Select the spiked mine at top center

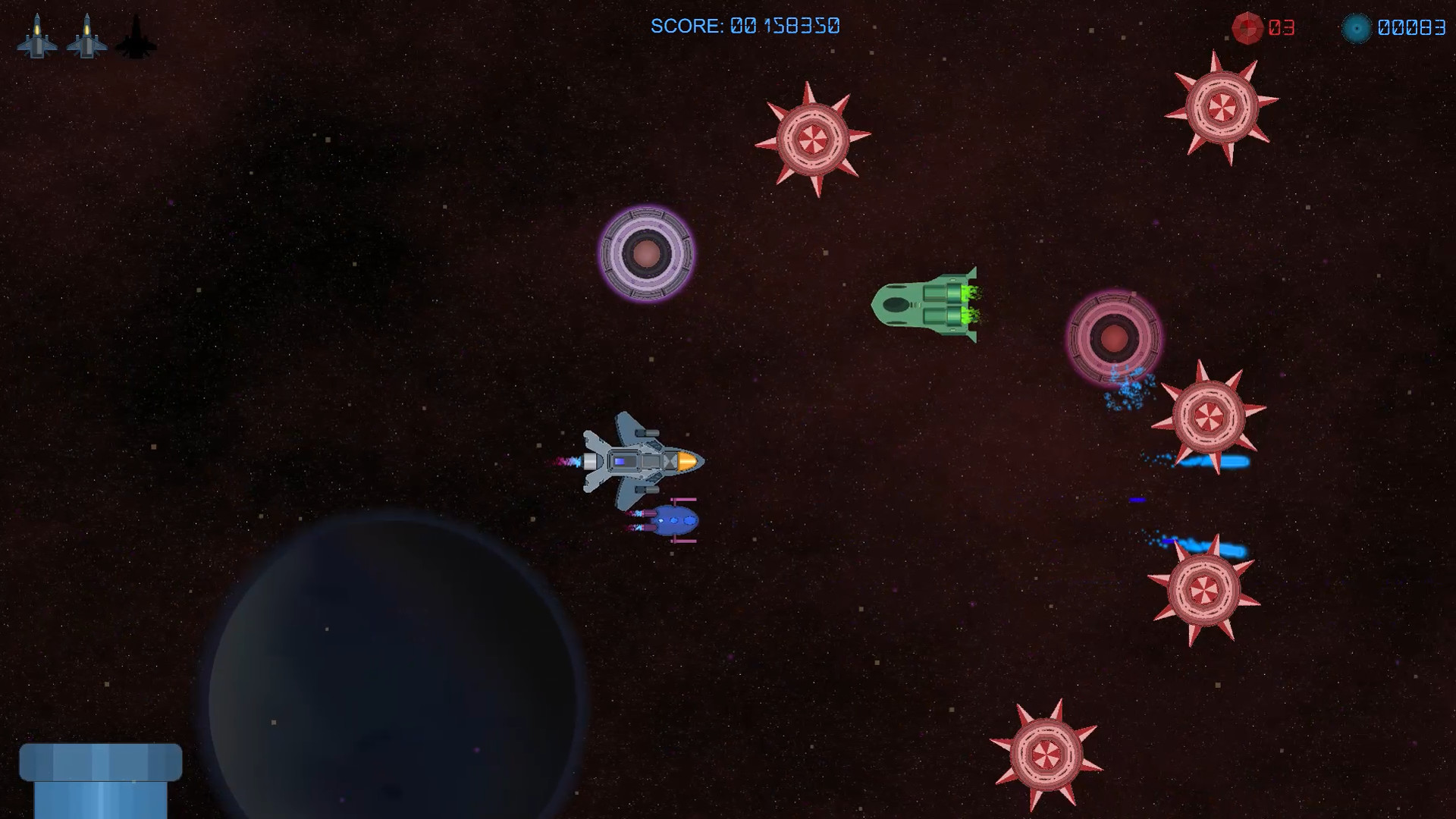[x=813, y=140]
